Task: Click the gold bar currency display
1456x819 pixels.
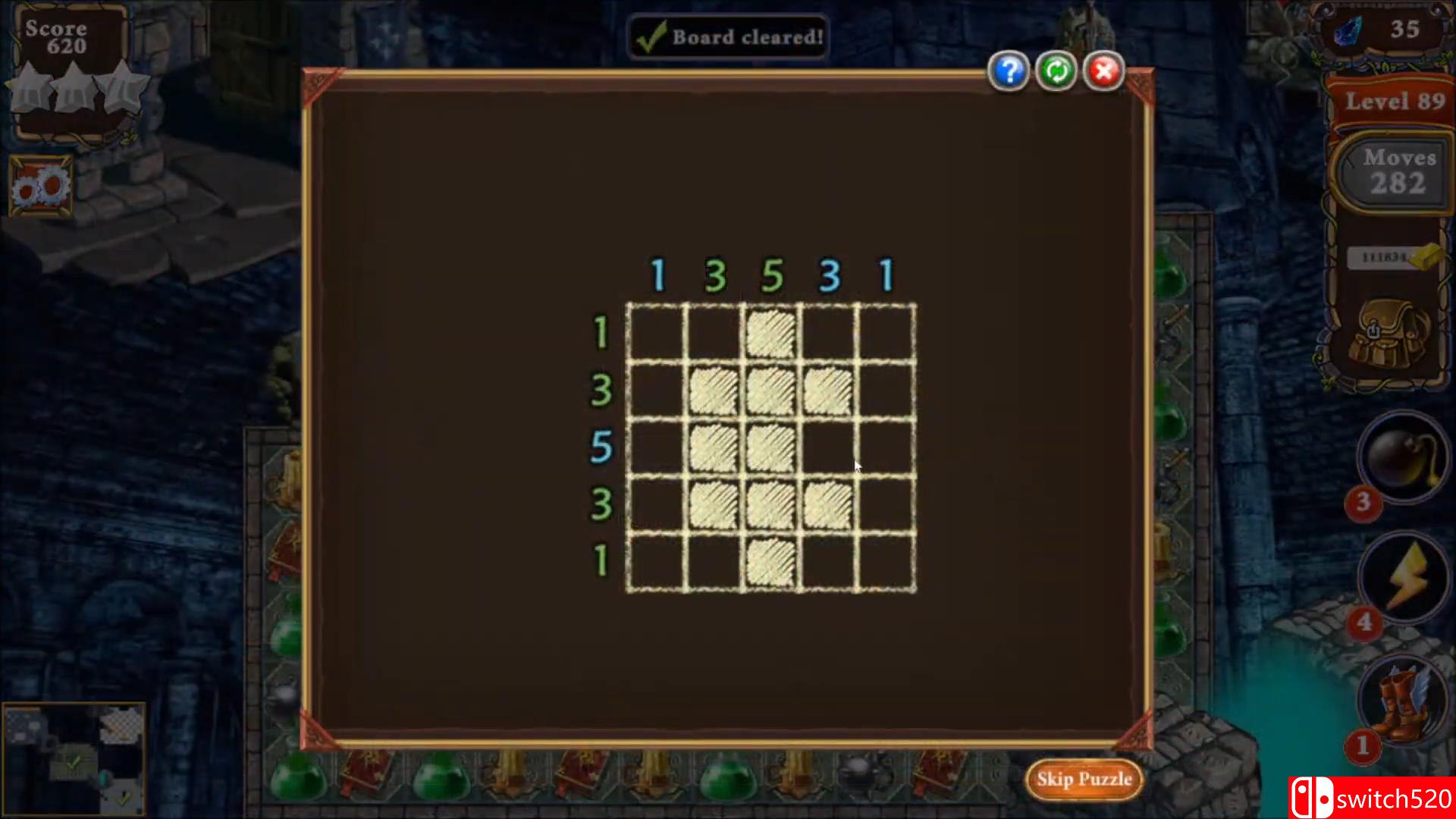Action: 1392,258
